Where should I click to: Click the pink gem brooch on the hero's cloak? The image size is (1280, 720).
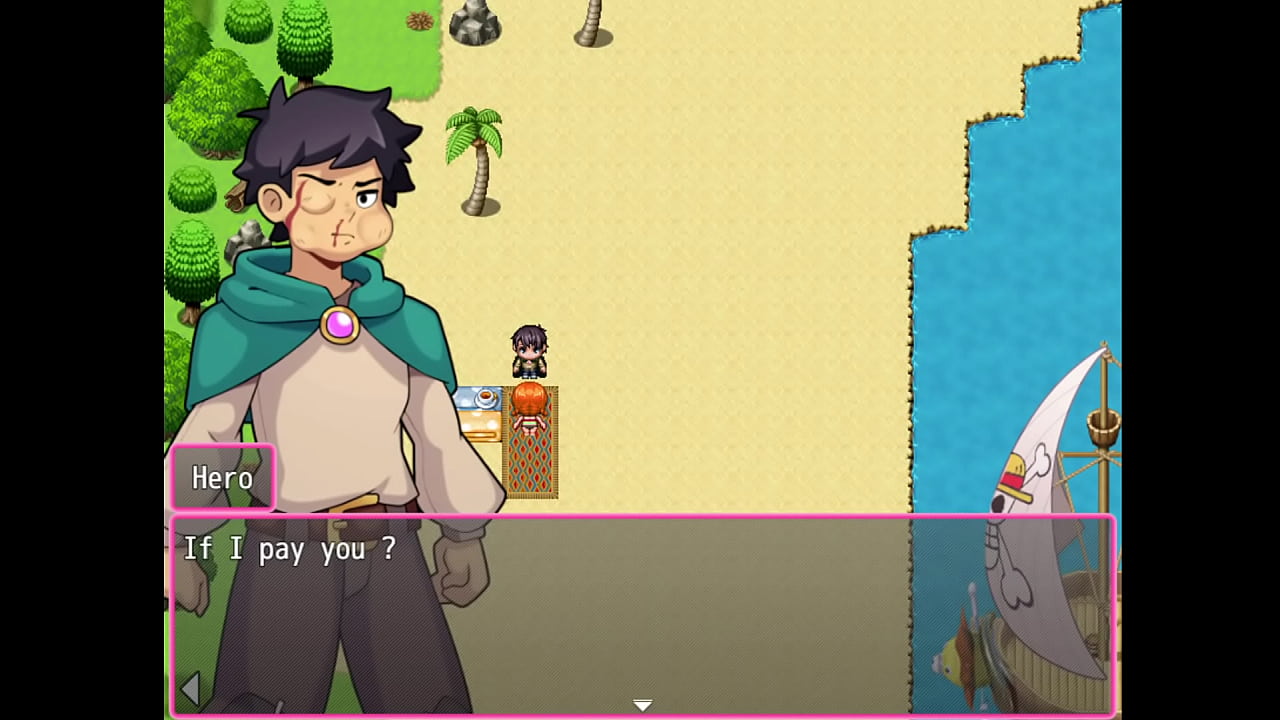coord(338,322)
